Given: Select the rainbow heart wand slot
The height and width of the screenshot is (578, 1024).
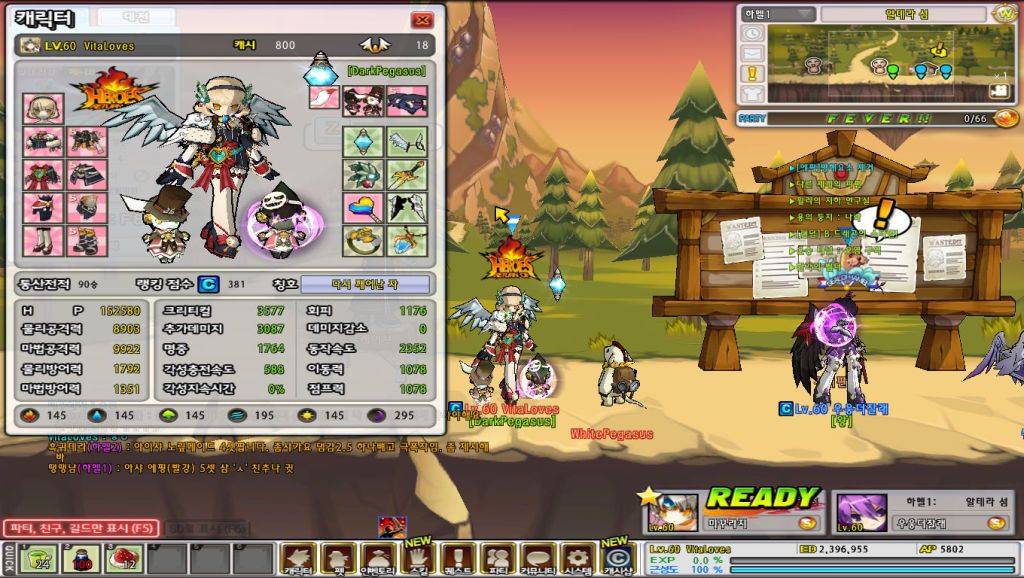Looking at the screenshot, I should 363,207.
